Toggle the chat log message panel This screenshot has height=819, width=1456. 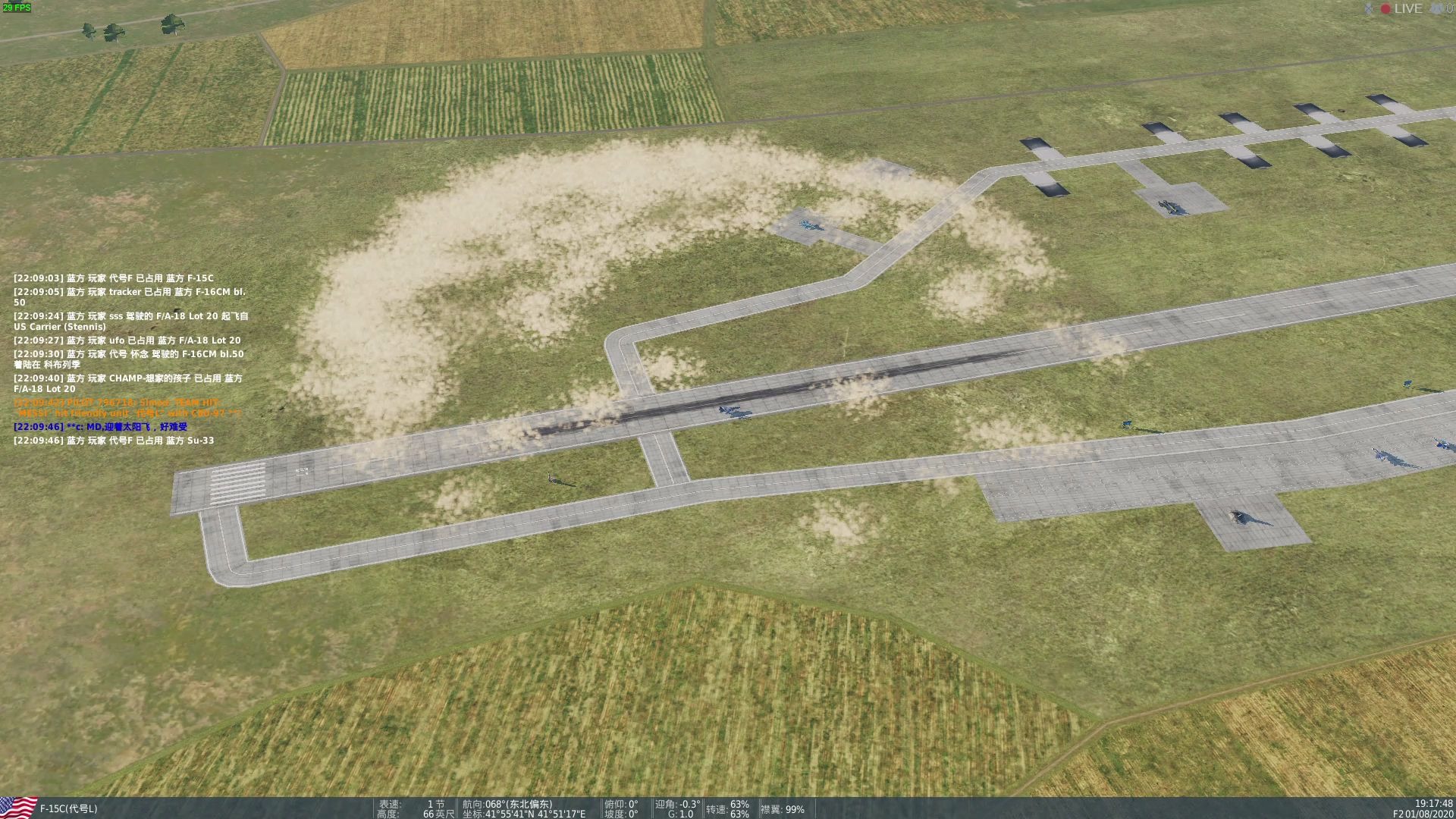129,356
